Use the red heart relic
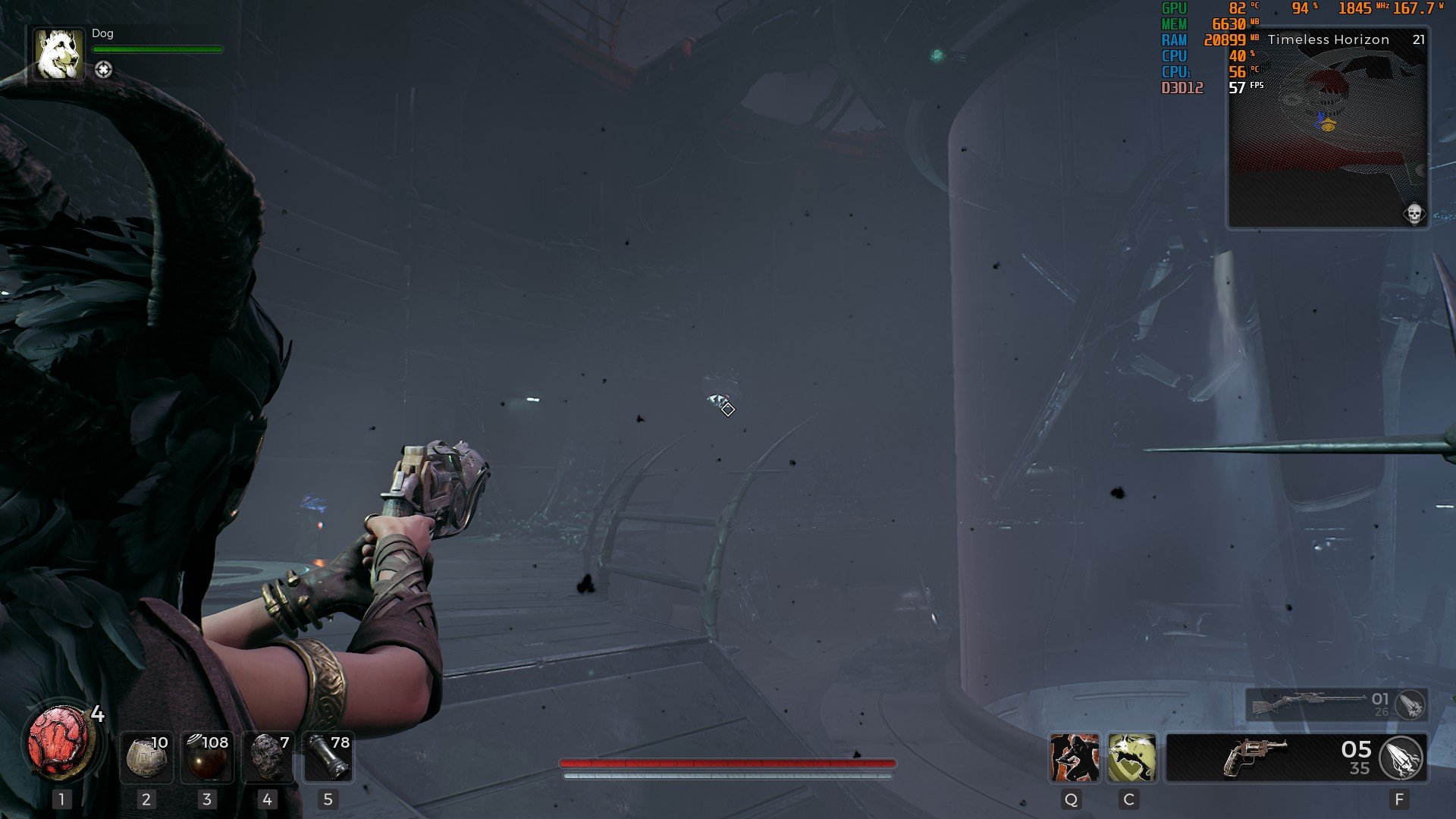This screenshot has width=1456, height=819. (x=58, y=742)
